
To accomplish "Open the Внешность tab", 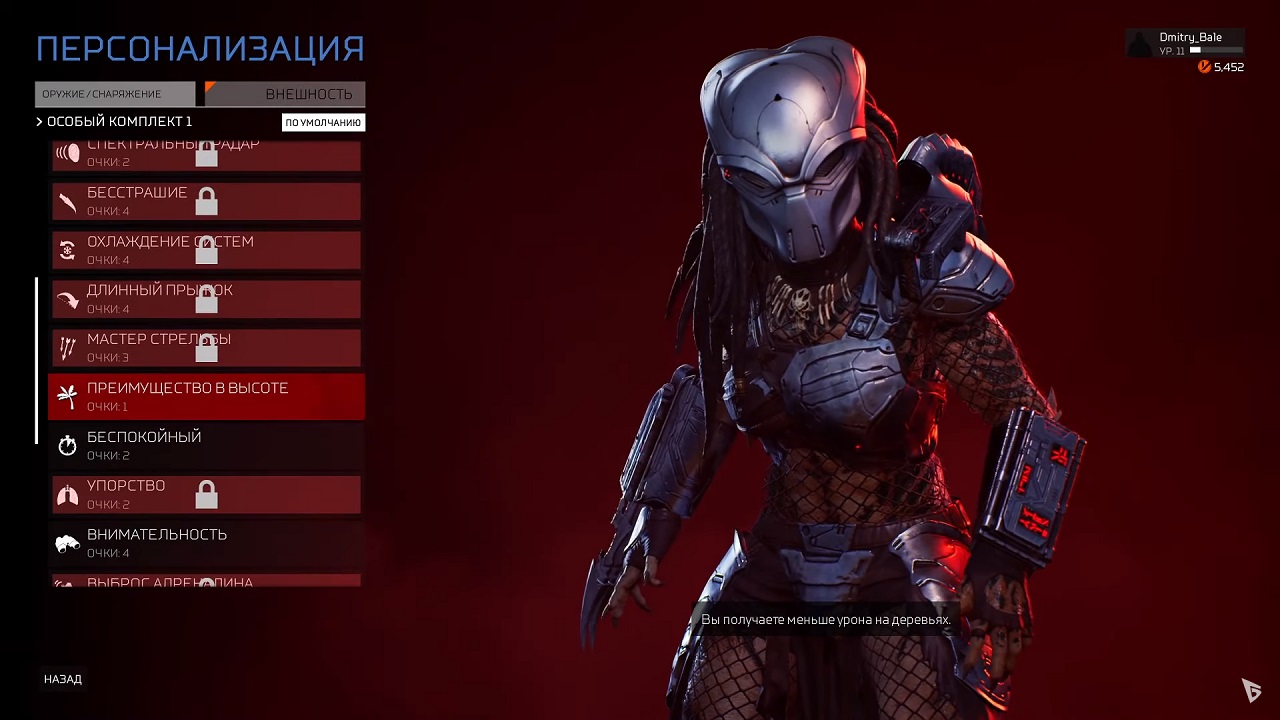I will click(x=286, y=94).
